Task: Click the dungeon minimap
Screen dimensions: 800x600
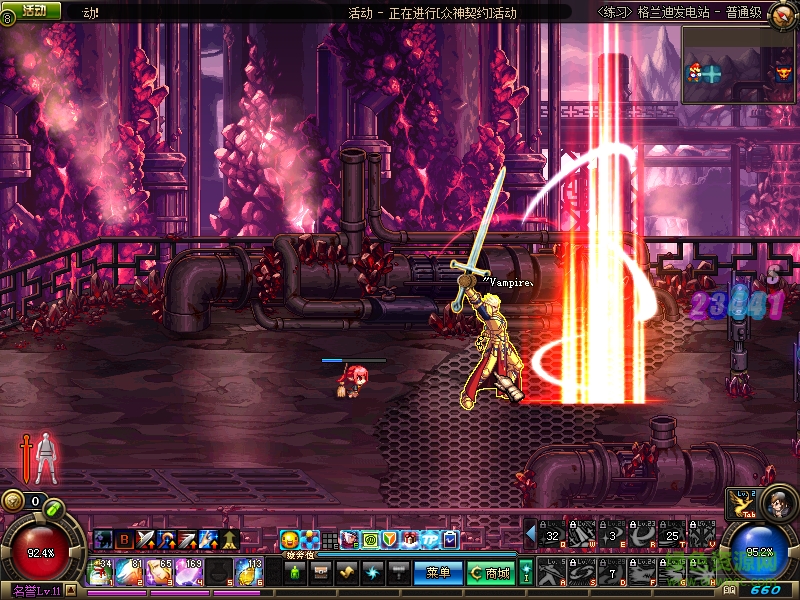Action: pos(740,64)
